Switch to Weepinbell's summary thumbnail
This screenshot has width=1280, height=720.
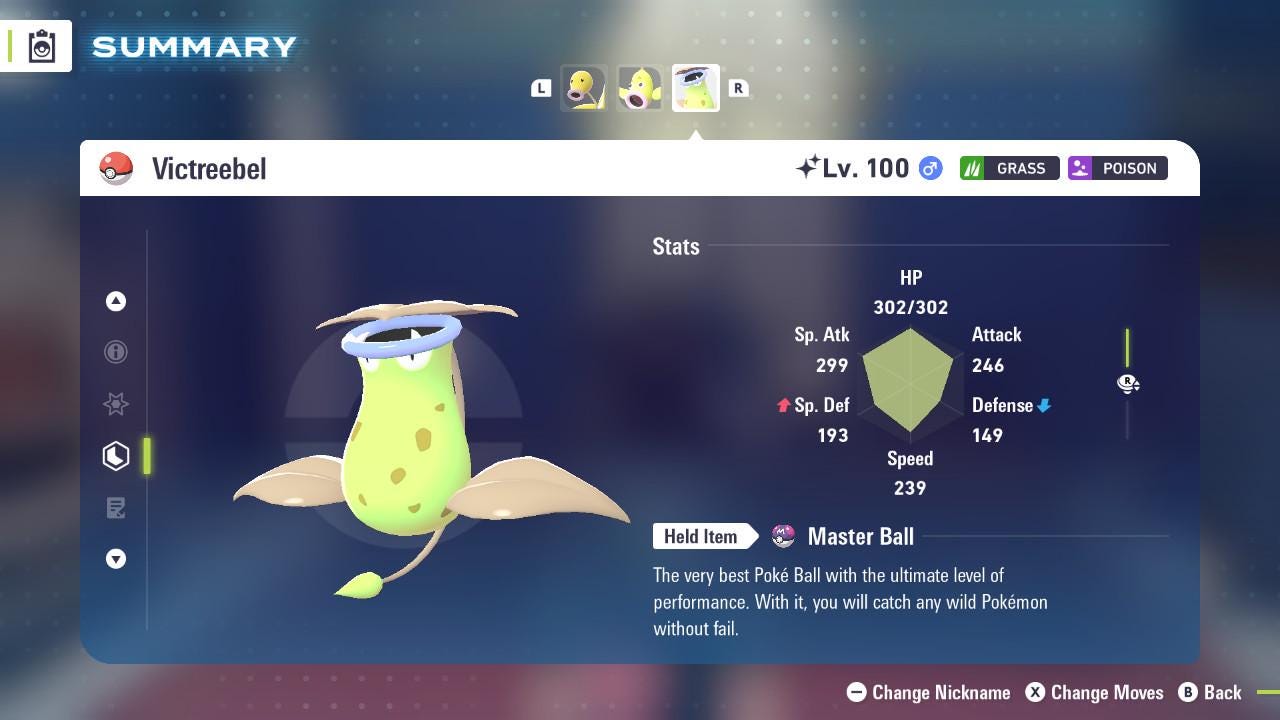tap(639, 87)
